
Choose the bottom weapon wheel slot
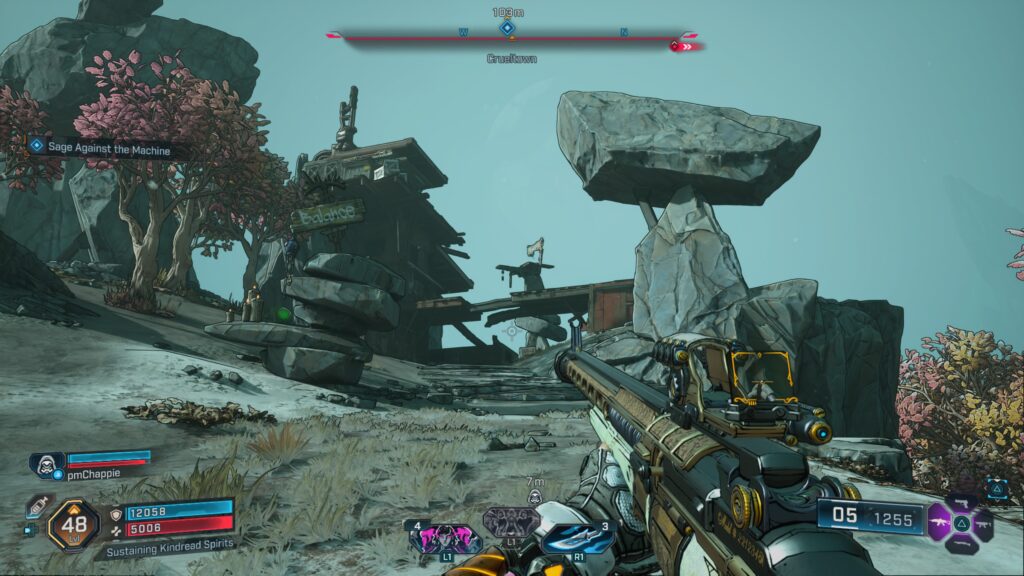961,545
